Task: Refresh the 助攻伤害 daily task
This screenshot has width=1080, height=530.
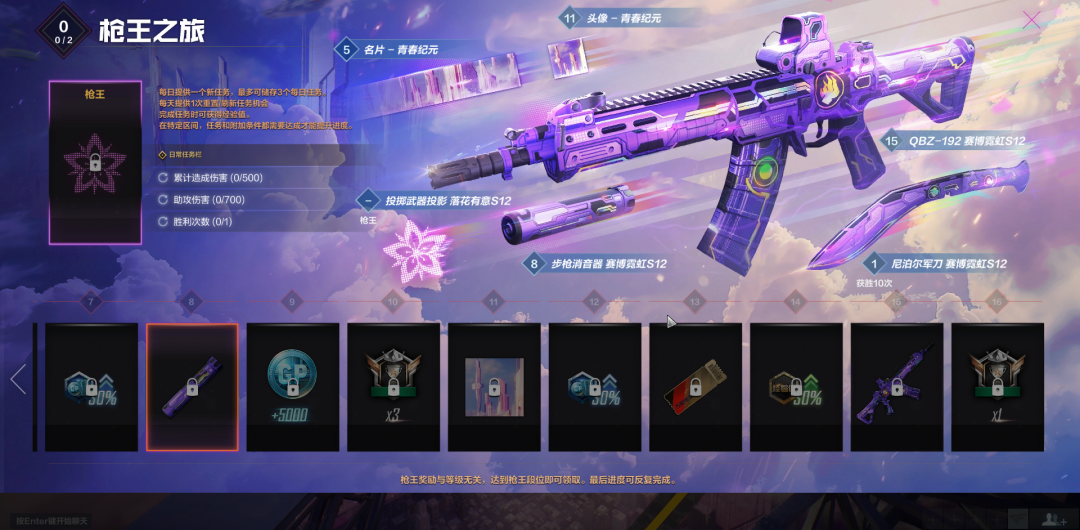Action: (x=163, y=200)
